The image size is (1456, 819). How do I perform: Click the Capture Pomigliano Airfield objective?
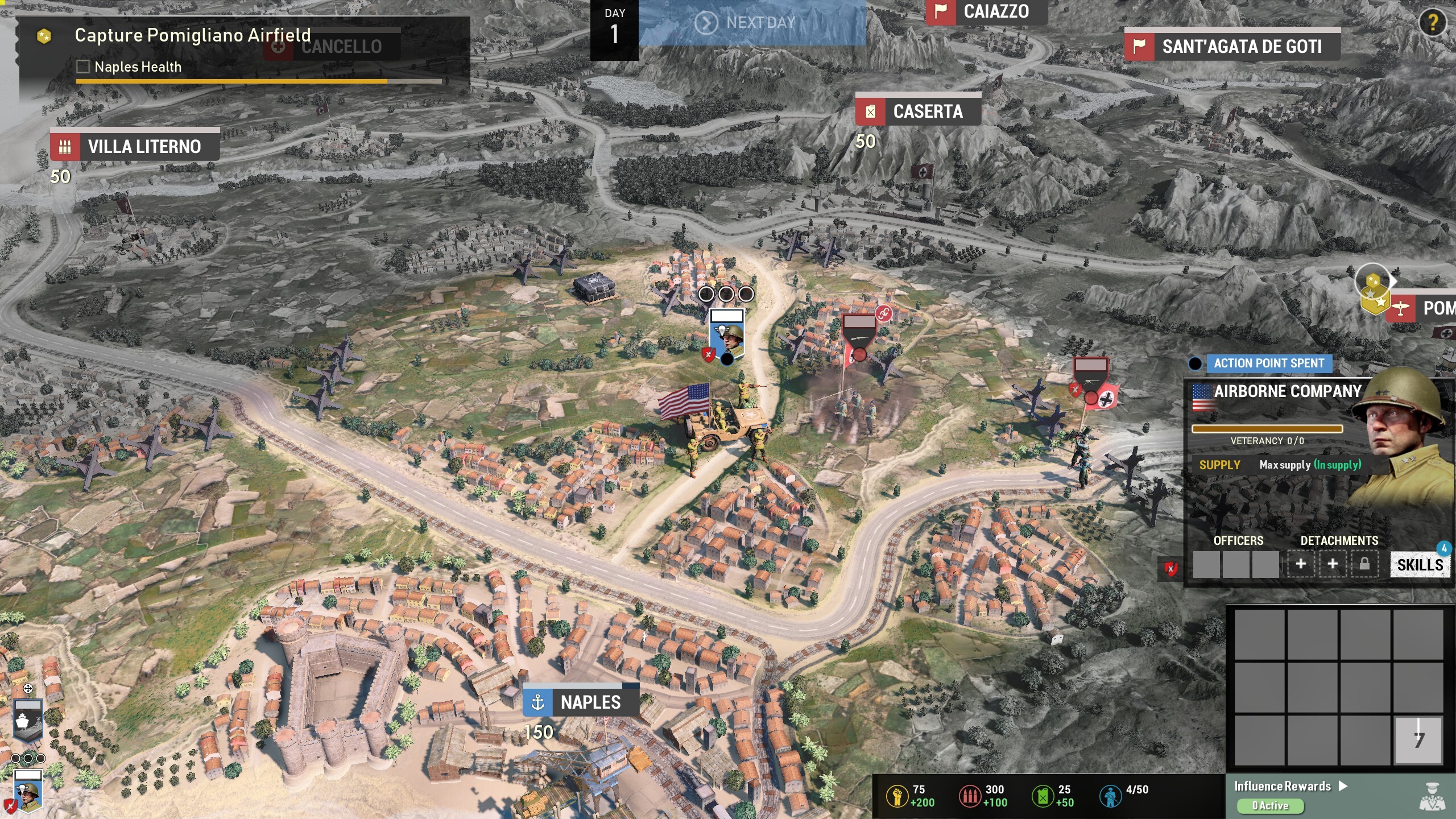(x=192, y=35)
